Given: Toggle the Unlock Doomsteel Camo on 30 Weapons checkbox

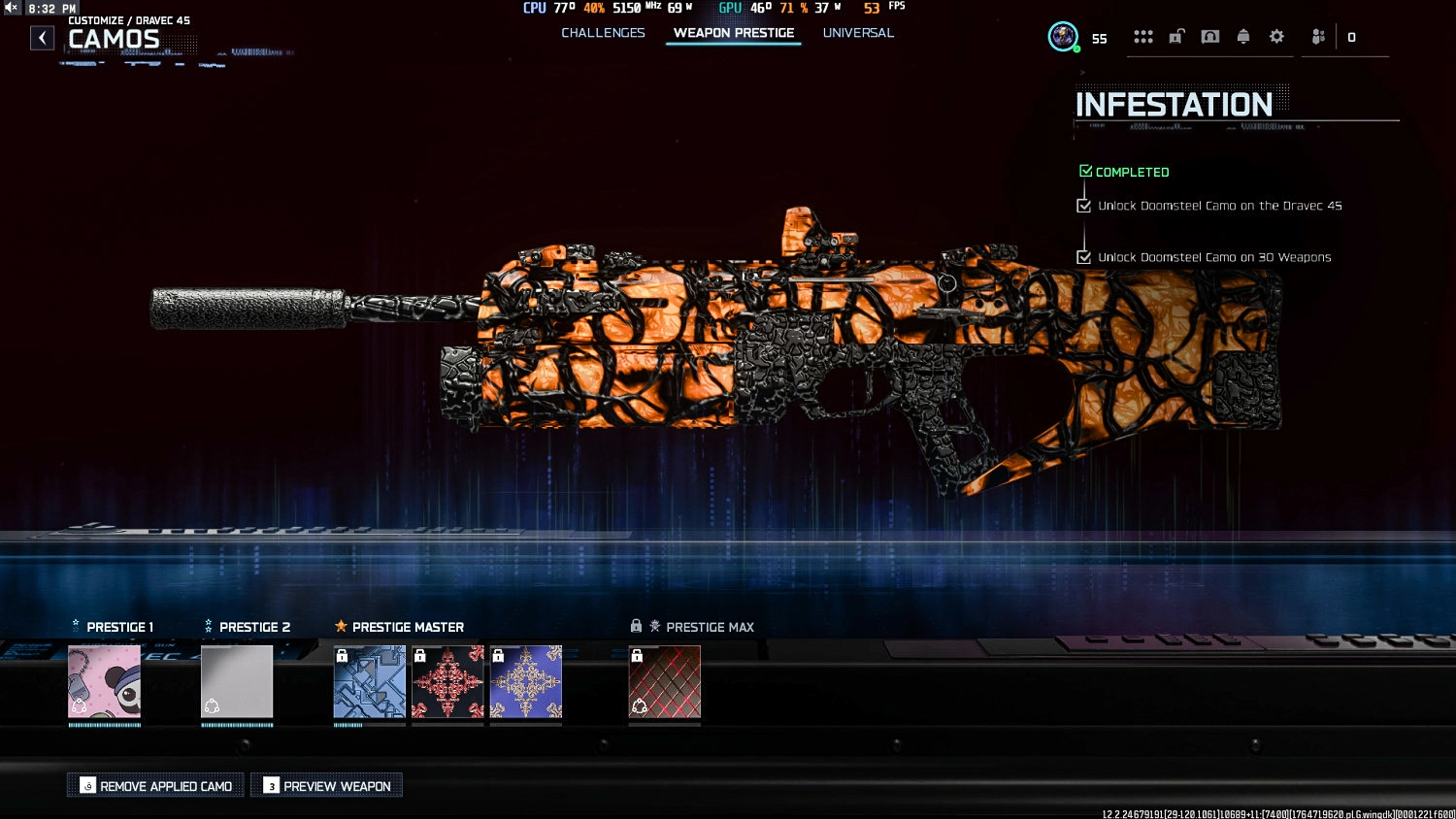Looking at the screenshot, I should point(1084,257).
